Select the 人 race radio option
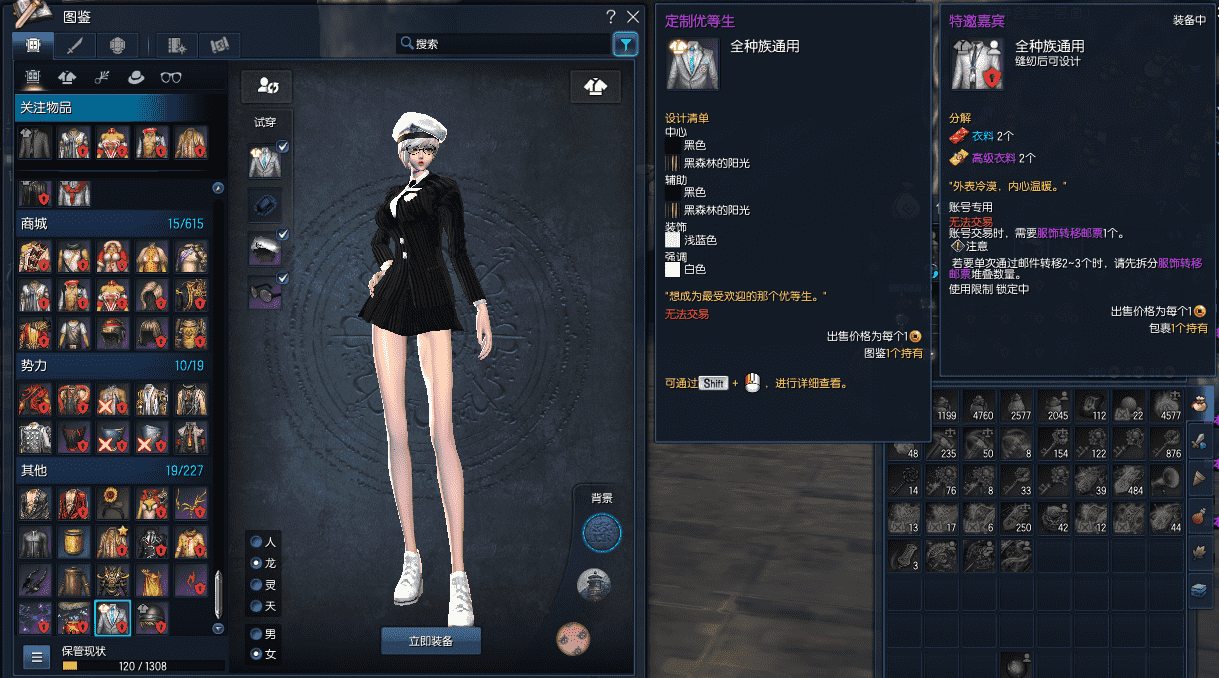The width and height of the screenshot is (1219, 678). coord(257,541)
